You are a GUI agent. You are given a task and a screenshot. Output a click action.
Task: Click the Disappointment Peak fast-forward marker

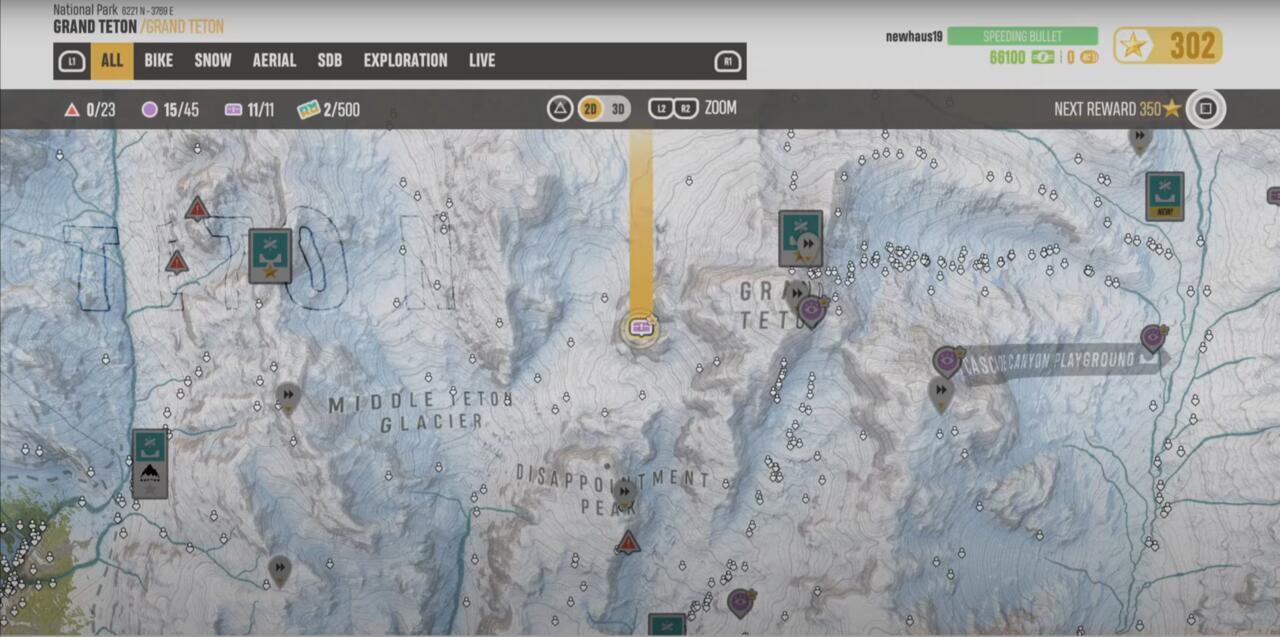pyautogui.click(x=624, y=492)
